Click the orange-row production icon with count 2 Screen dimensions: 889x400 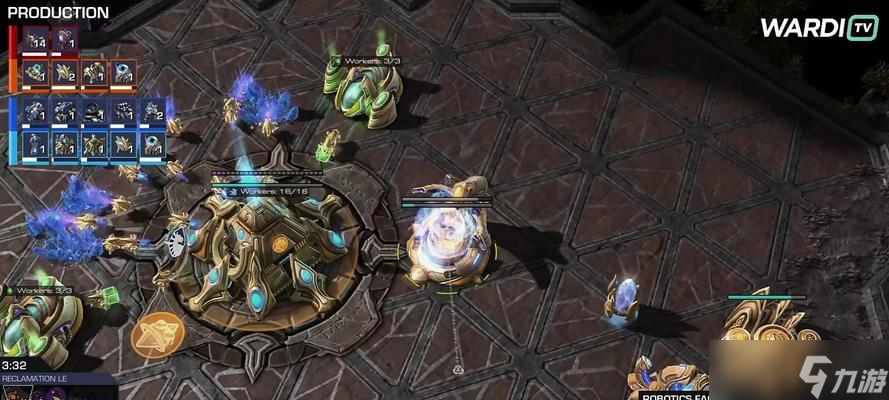coord(66,73)
